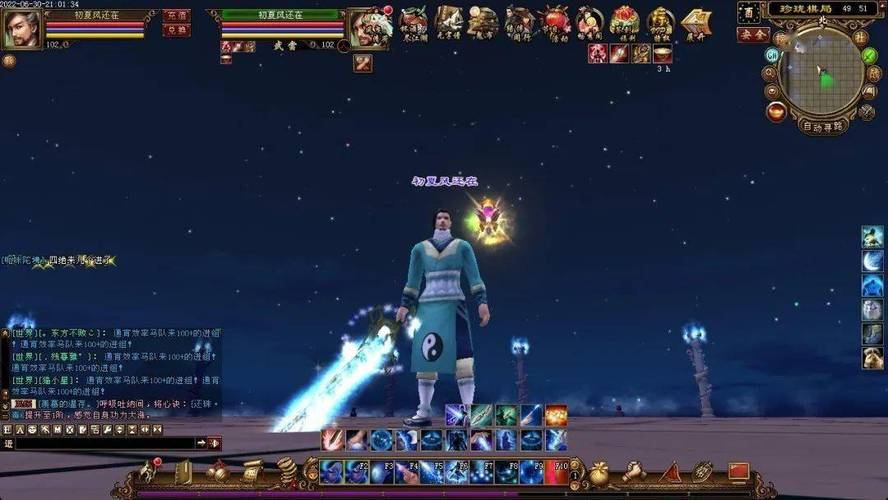
Task: Click the chat text input box
Action: tap(100, 443)
